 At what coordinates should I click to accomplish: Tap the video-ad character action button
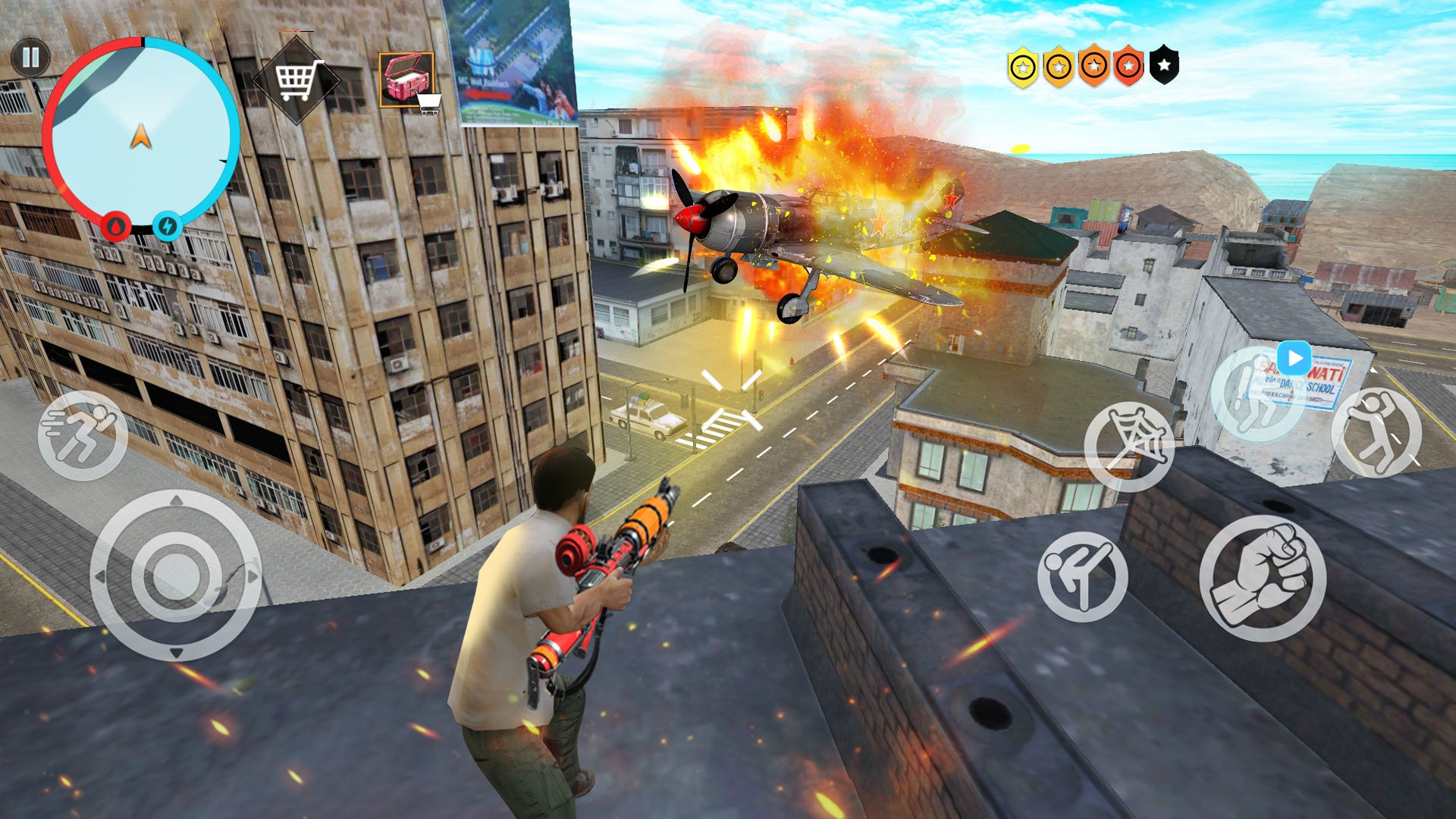pos(1257,394)
